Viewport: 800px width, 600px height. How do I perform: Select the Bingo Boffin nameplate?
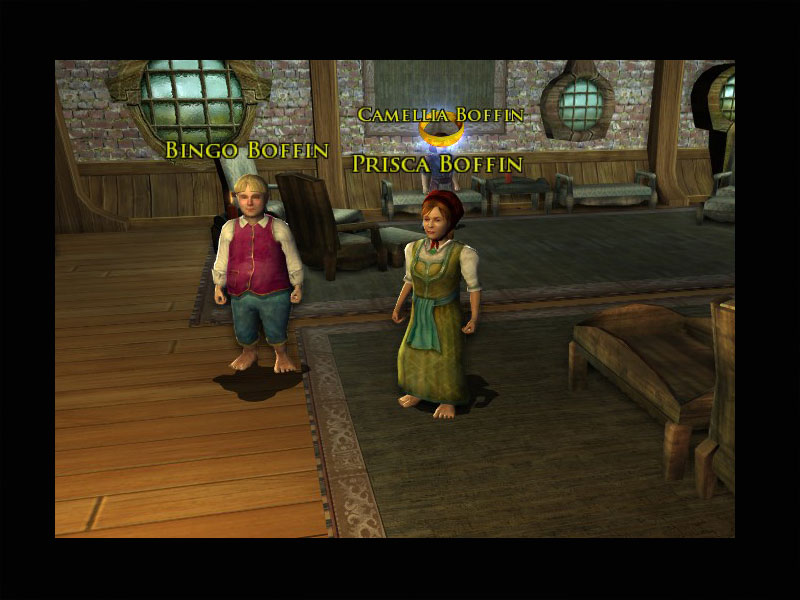(247, 151)
